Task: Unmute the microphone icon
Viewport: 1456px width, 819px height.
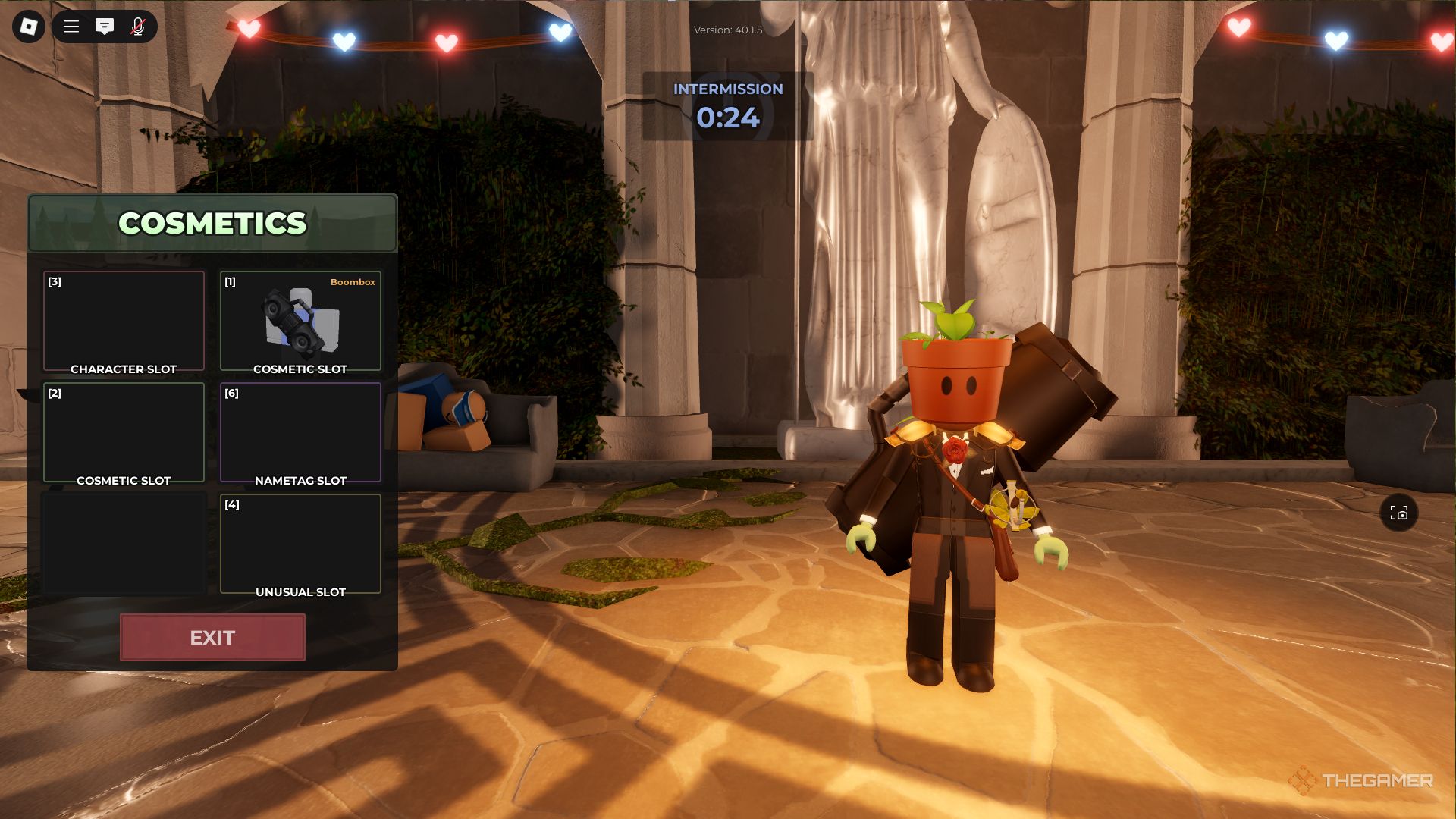Action: 138,27
